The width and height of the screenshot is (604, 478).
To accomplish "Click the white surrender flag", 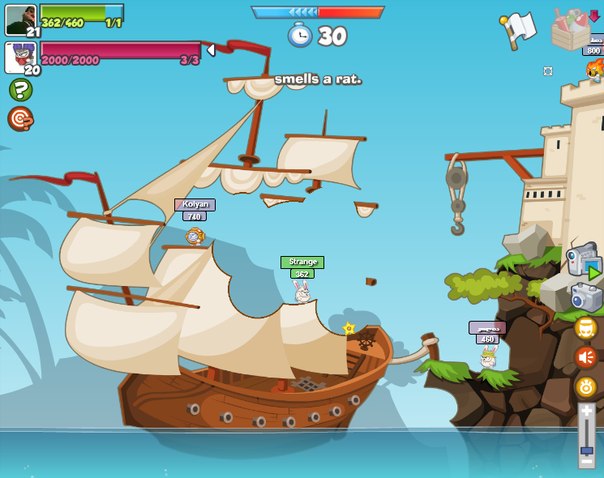I will (520, 28).
